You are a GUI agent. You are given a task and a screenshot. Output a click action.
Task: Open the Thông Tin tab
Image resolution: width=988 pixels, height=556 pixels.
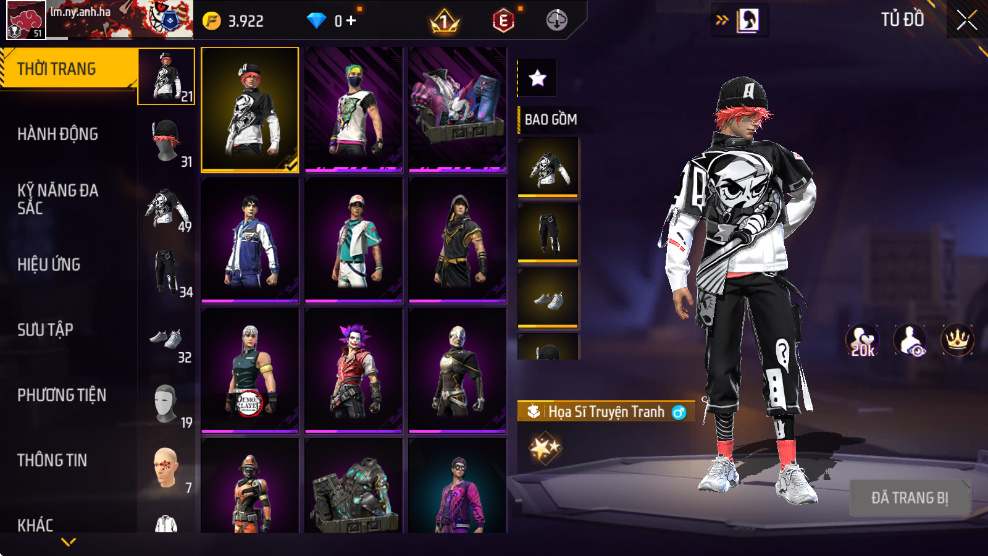pos(52,460)
